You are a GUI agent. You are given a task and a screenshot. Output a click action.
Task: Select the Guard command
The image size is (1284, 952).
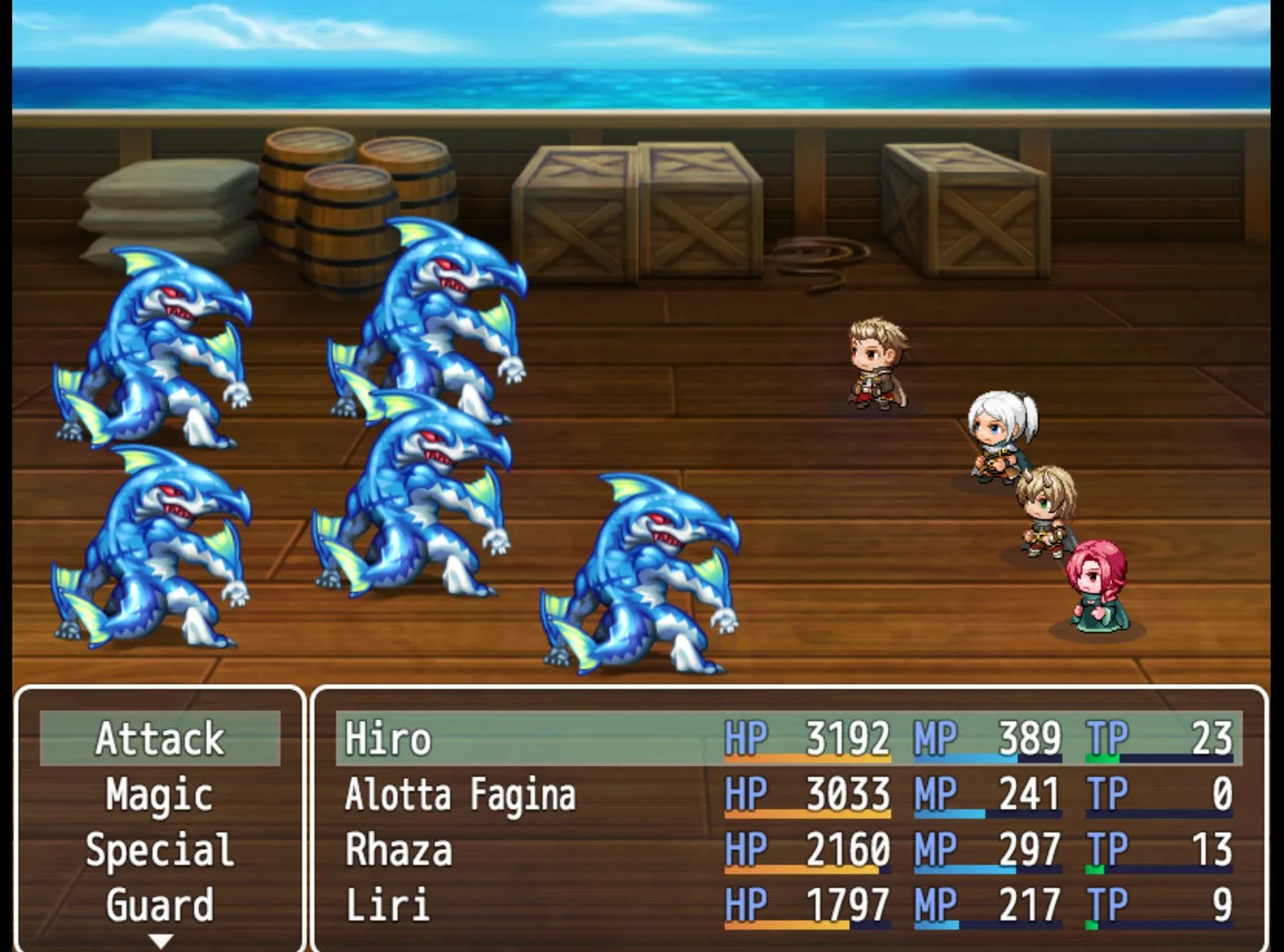coord(160,904)
